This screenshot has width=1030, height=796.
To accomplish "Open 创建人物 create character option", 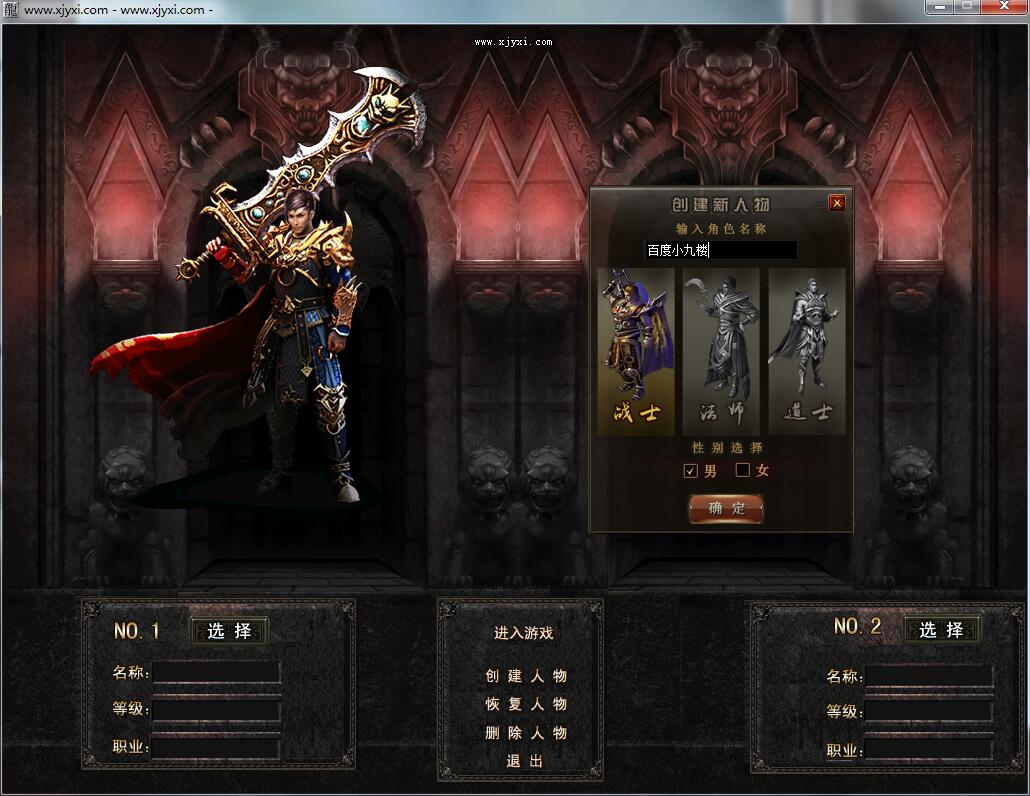I will tap(526, 676).
